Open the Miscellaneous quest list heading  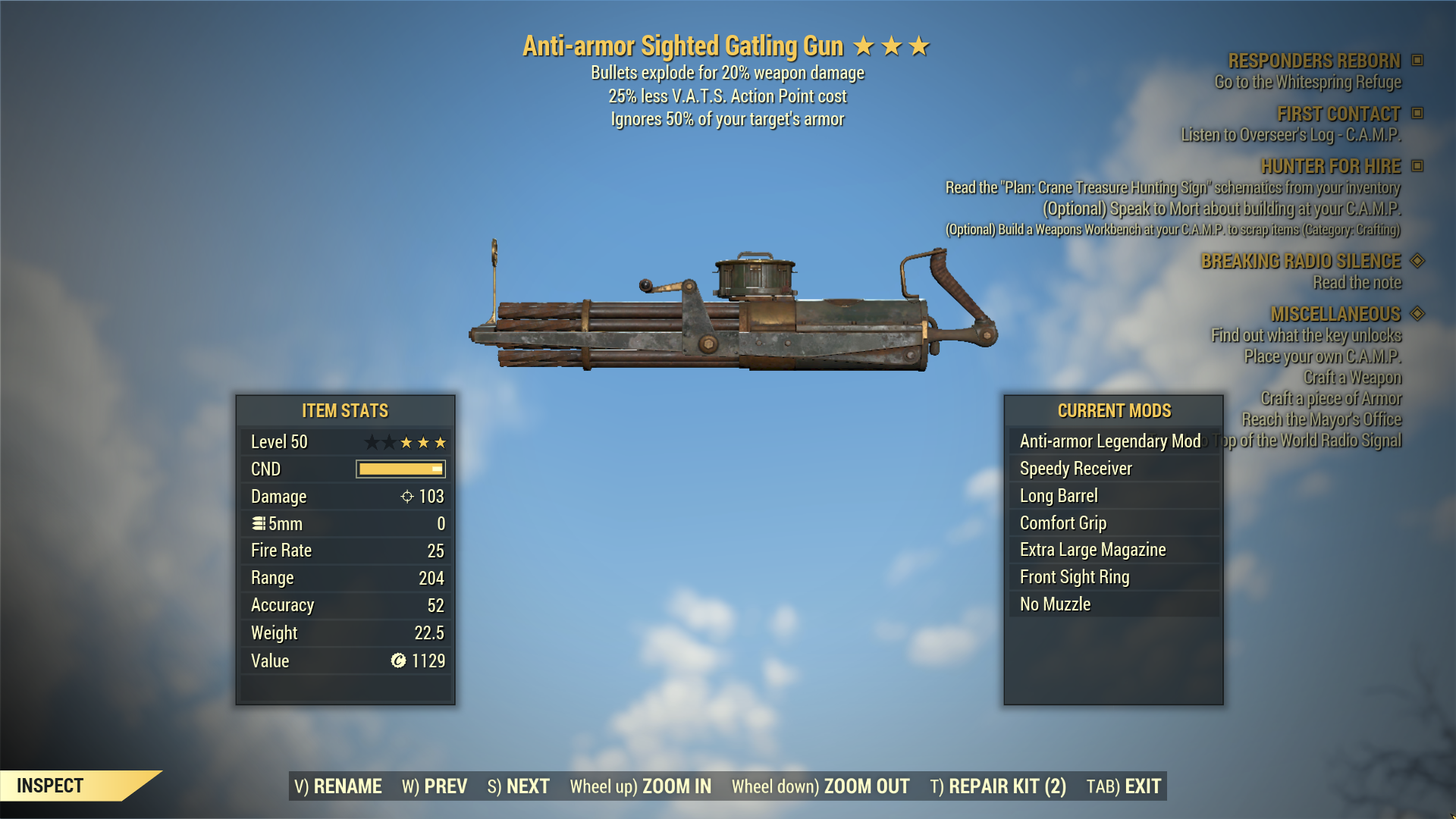(1335, 314)
